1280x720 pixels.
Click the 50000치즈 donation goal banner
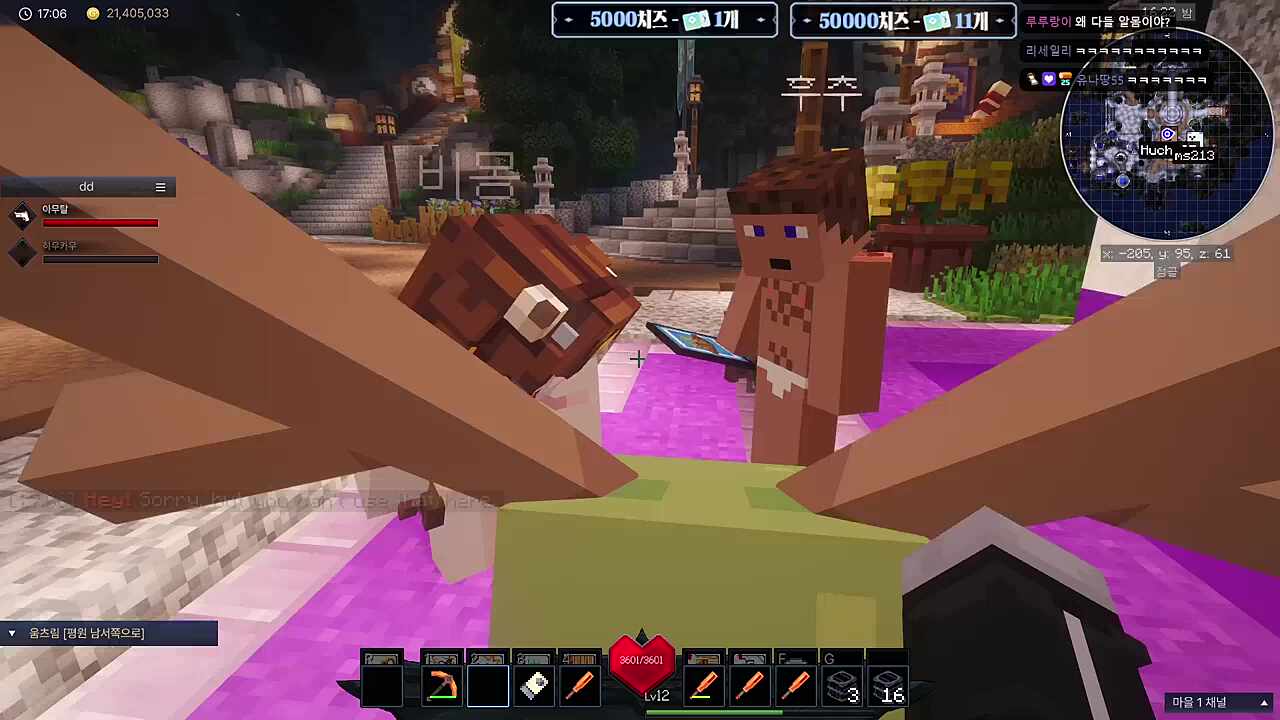[902, 20]
